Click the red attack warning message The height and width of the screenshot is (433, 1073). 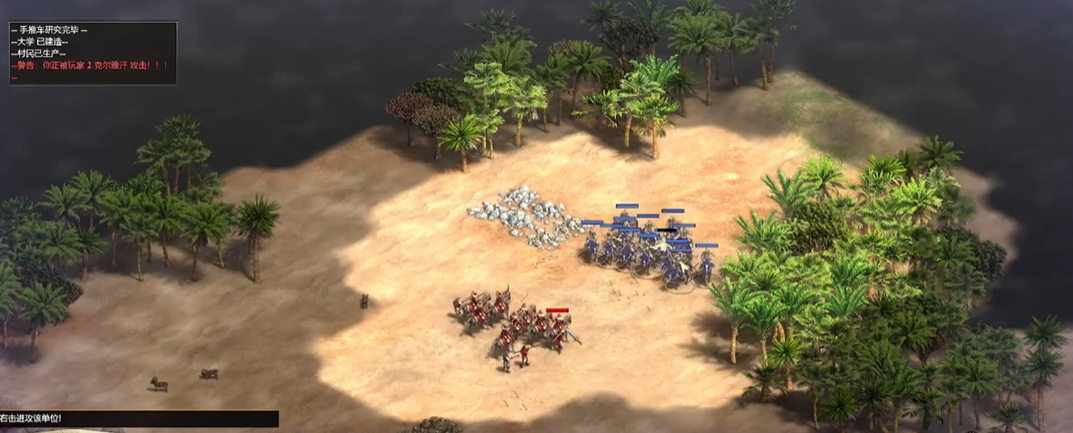pos(92,65)
